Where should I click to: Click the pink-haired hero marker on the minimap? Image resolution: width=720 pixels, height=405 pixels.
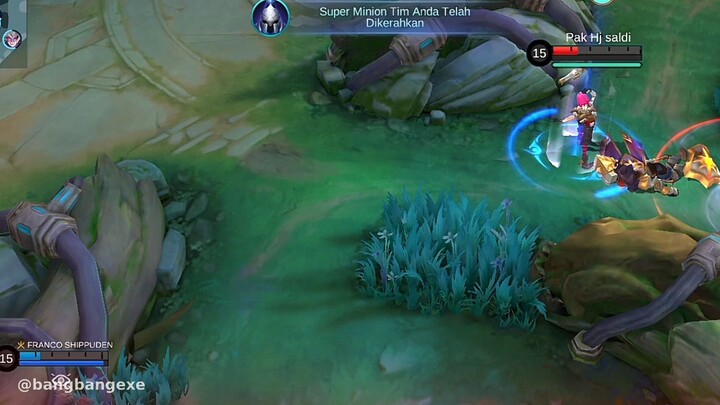tap(9, 39)
